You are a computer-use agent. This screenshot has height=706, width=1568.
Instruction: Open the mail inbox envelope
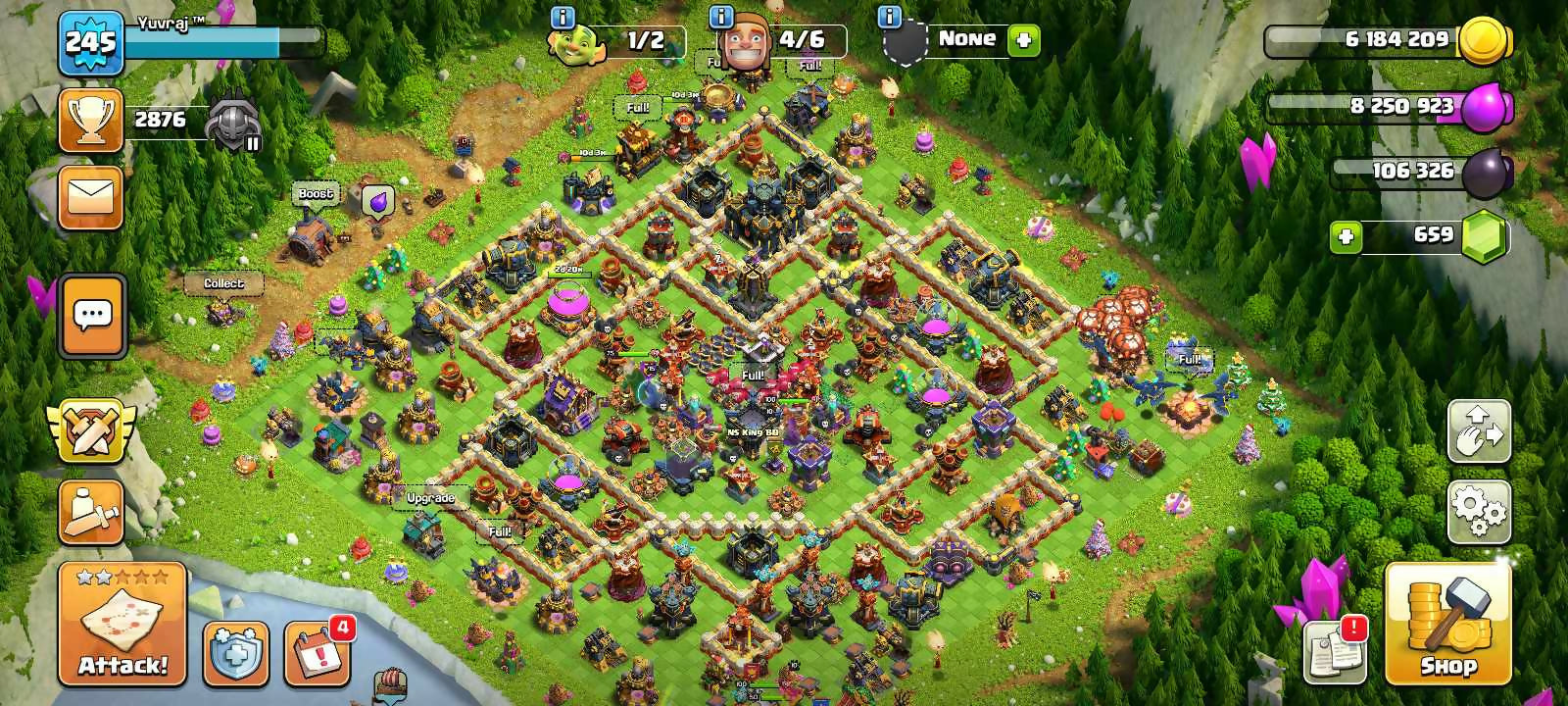coord(91,197)
